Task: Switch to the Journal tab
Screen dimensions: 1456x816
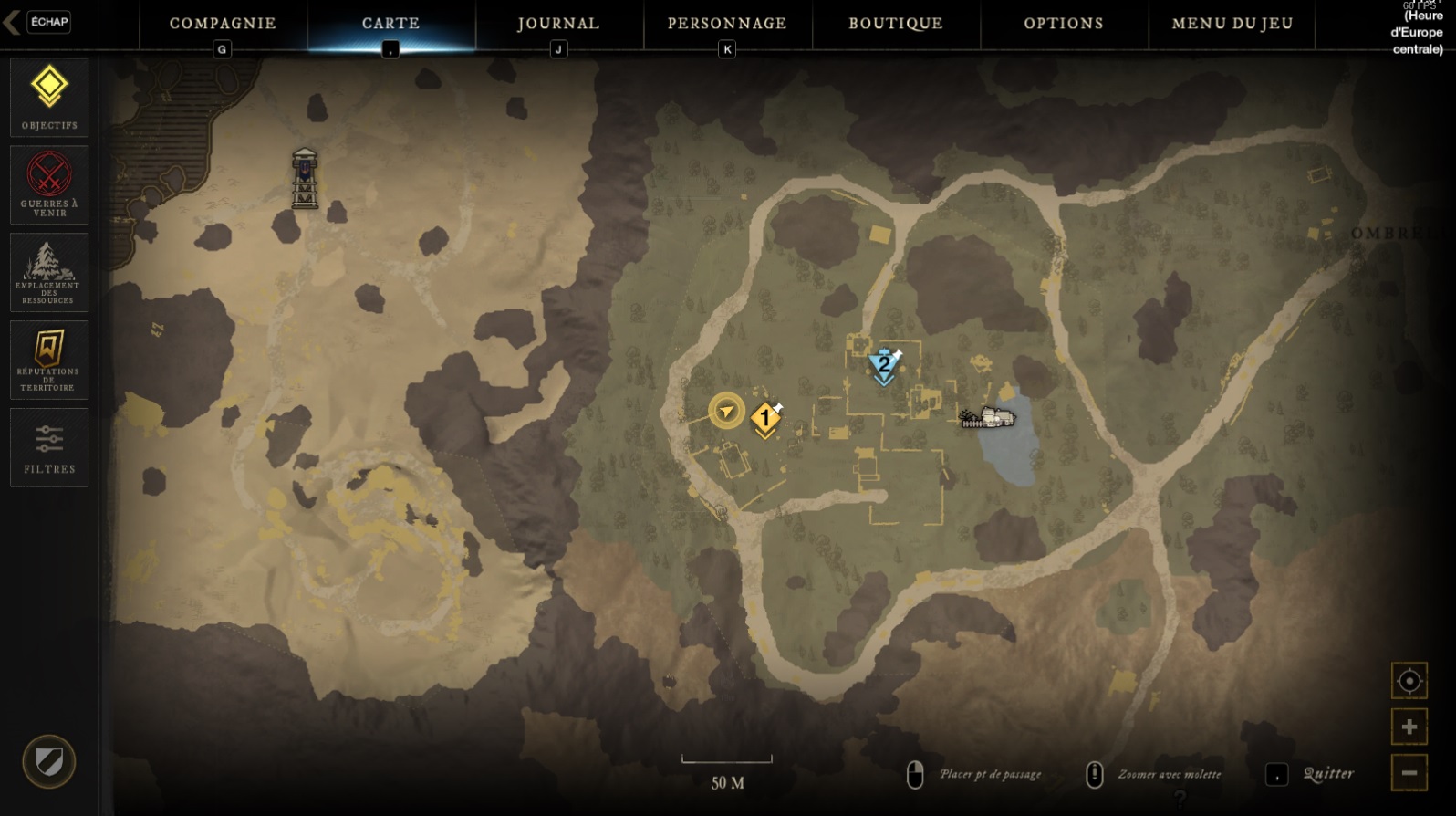Action: [556, 24]
